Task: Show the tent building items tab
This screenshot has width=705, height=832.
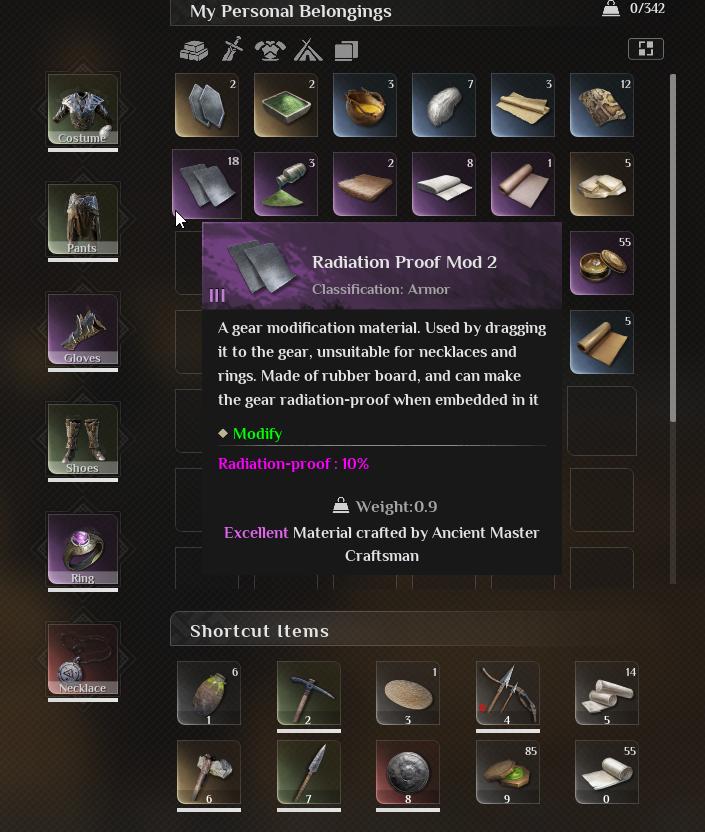Action: 308,50
